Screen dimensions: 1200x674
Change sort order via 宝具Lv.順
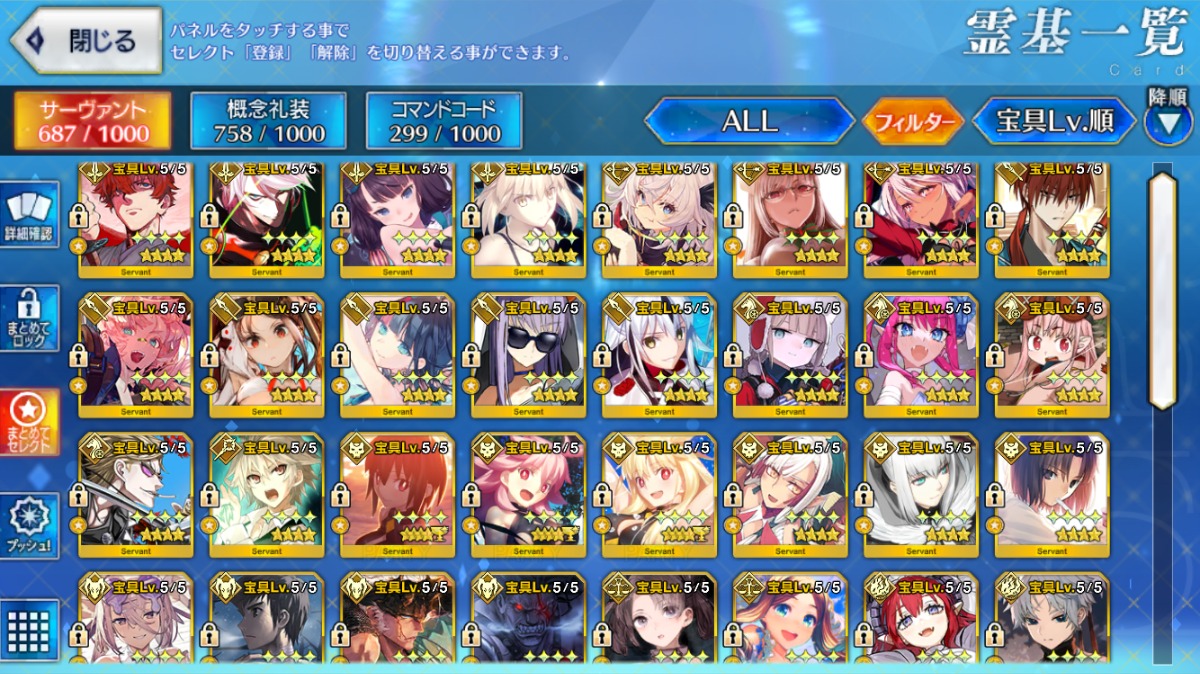coord(1055,121)
